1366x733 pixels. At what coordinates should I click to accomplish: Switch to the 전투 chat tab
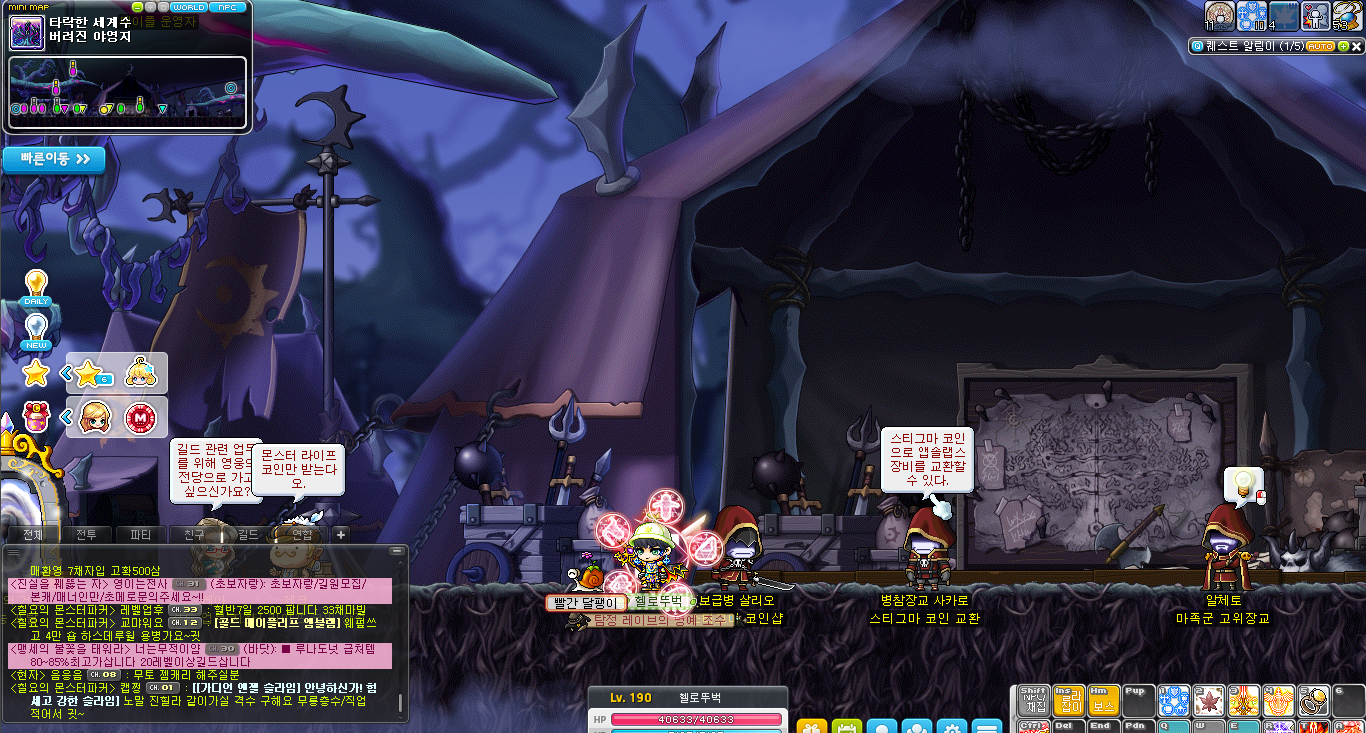(87, 535)
